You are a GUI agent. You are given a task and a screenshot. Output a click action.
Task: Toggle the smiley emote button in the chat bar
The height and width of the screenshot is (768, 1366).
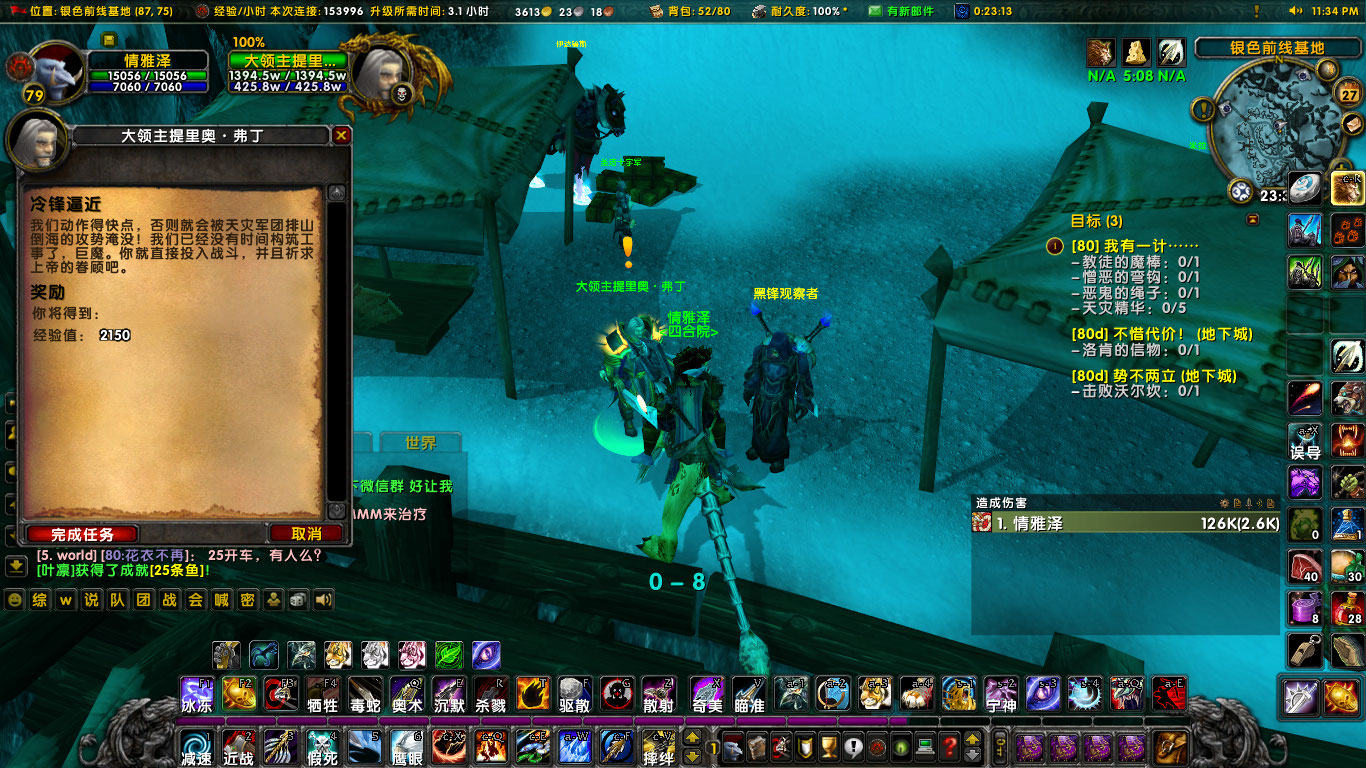point(14,601)
